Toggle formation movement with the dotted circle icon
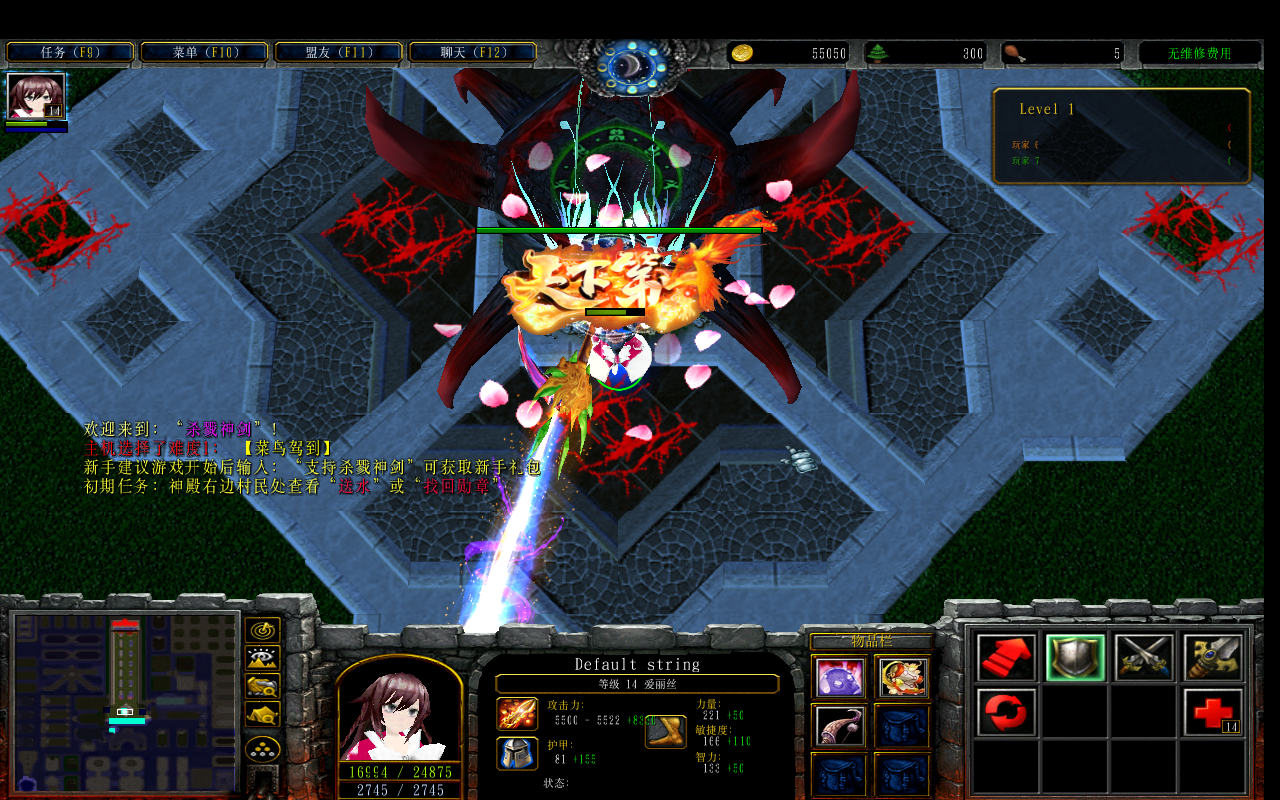 [262, 748]
